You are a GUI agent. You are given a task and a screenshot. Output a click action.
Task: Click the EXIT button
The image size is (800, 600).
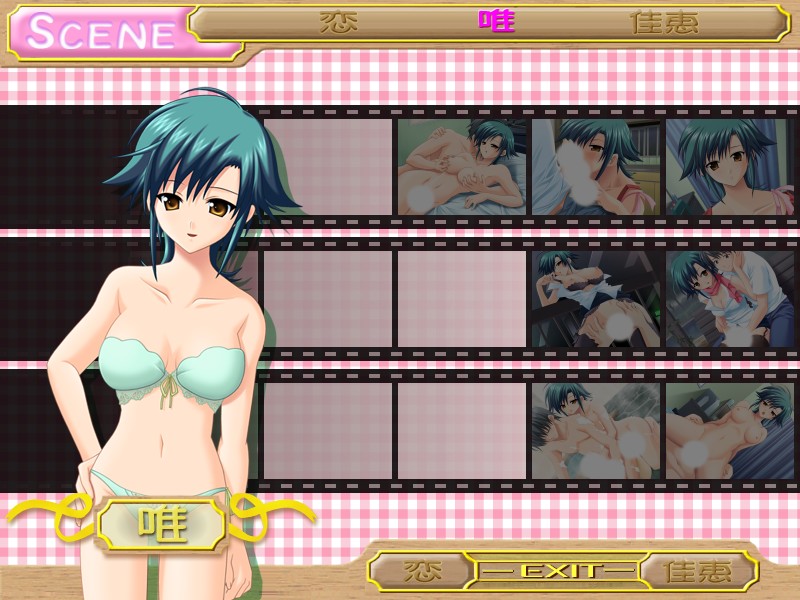(x=556, y=571)
